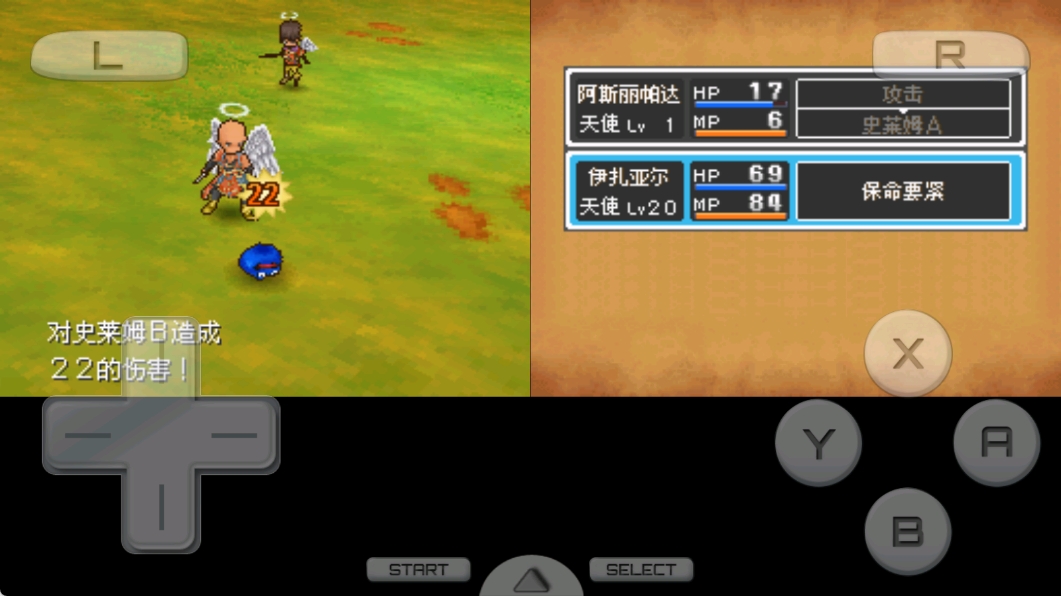This screenshot has width=1061, height=596.
Task: Tap the D-pad left arrow
Action: click(x=86, y=435)
